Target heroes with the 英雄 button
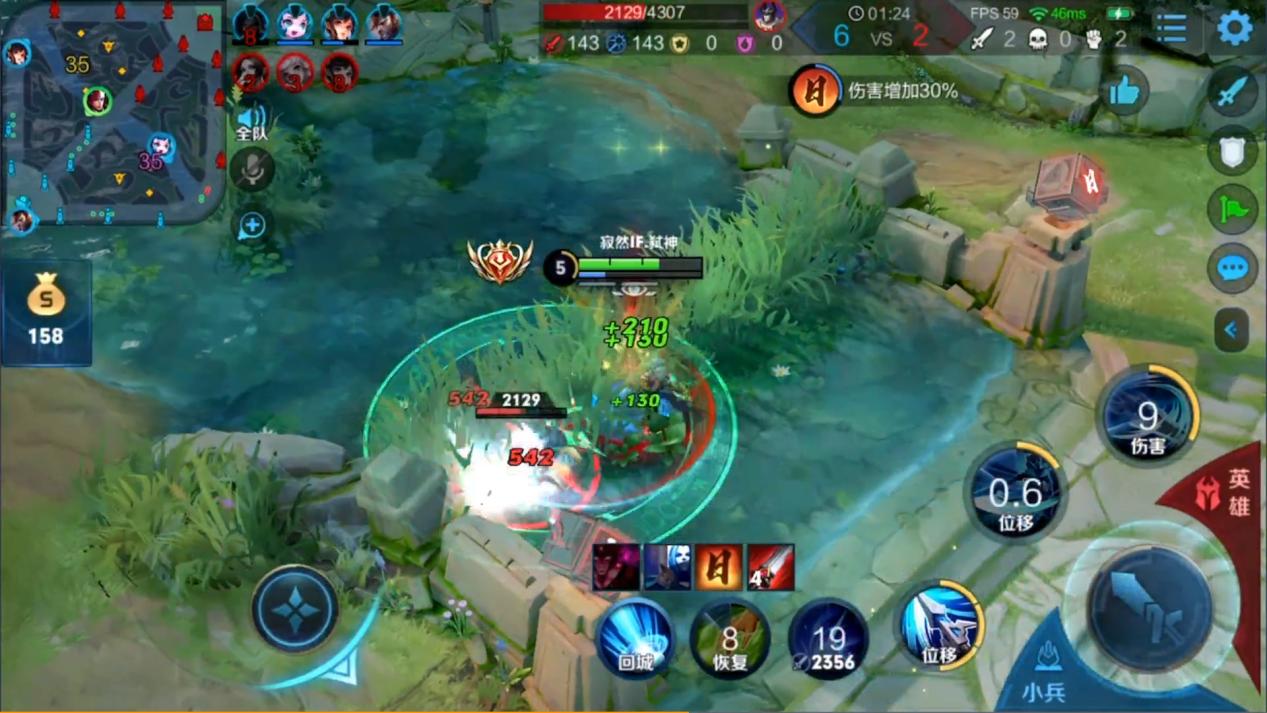The image size is (1267, 713). point(1226,495)
